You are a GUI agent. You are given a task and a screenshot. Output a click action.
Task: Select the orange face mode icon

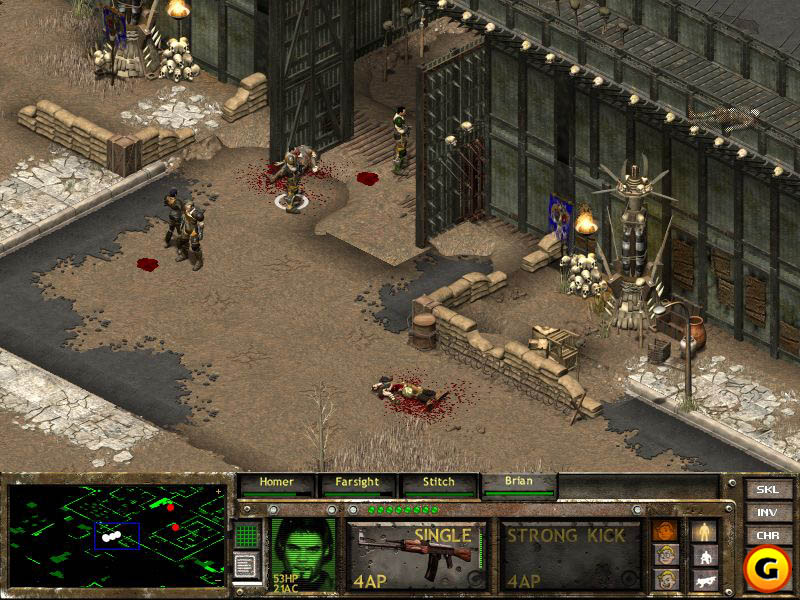tap(664, 531)
